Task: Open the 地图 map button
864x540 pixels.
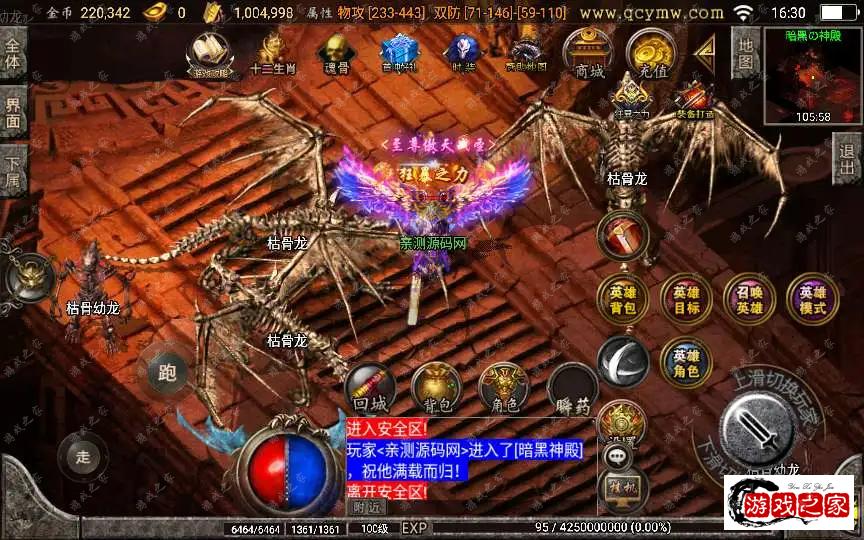Action: point(744,53)
